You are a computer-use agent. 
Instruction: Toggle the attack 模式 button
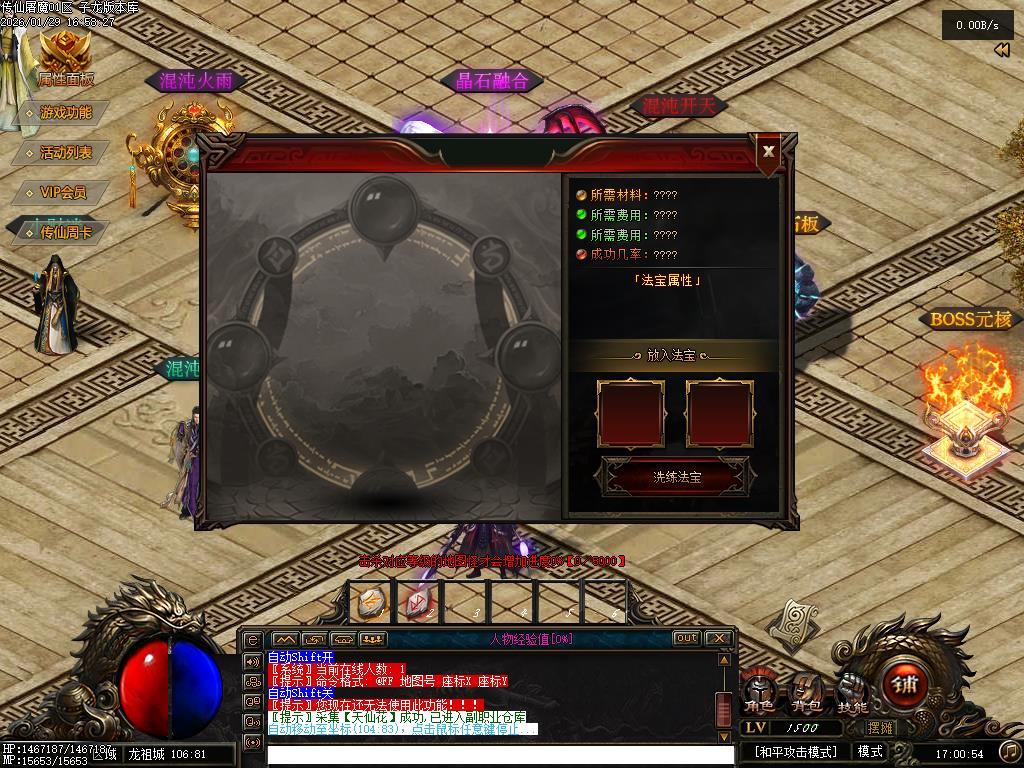870,752
